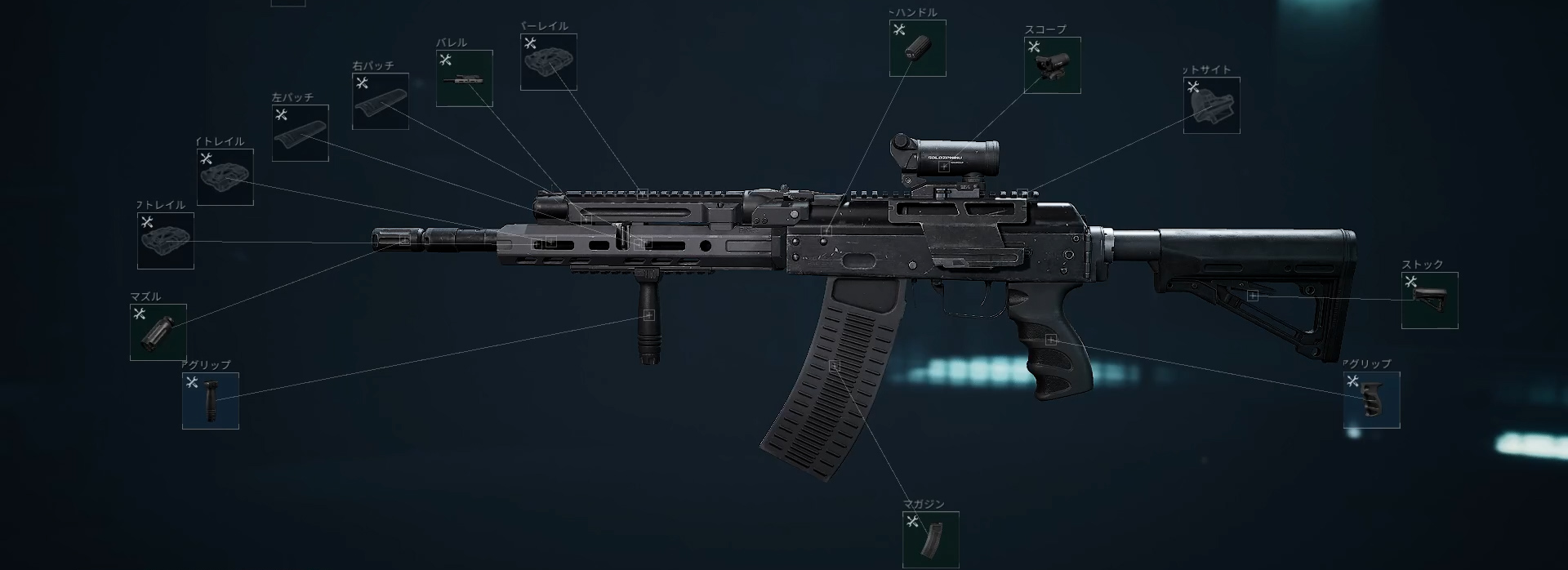Choose the vertical foregrip slot

coord(211,401)
